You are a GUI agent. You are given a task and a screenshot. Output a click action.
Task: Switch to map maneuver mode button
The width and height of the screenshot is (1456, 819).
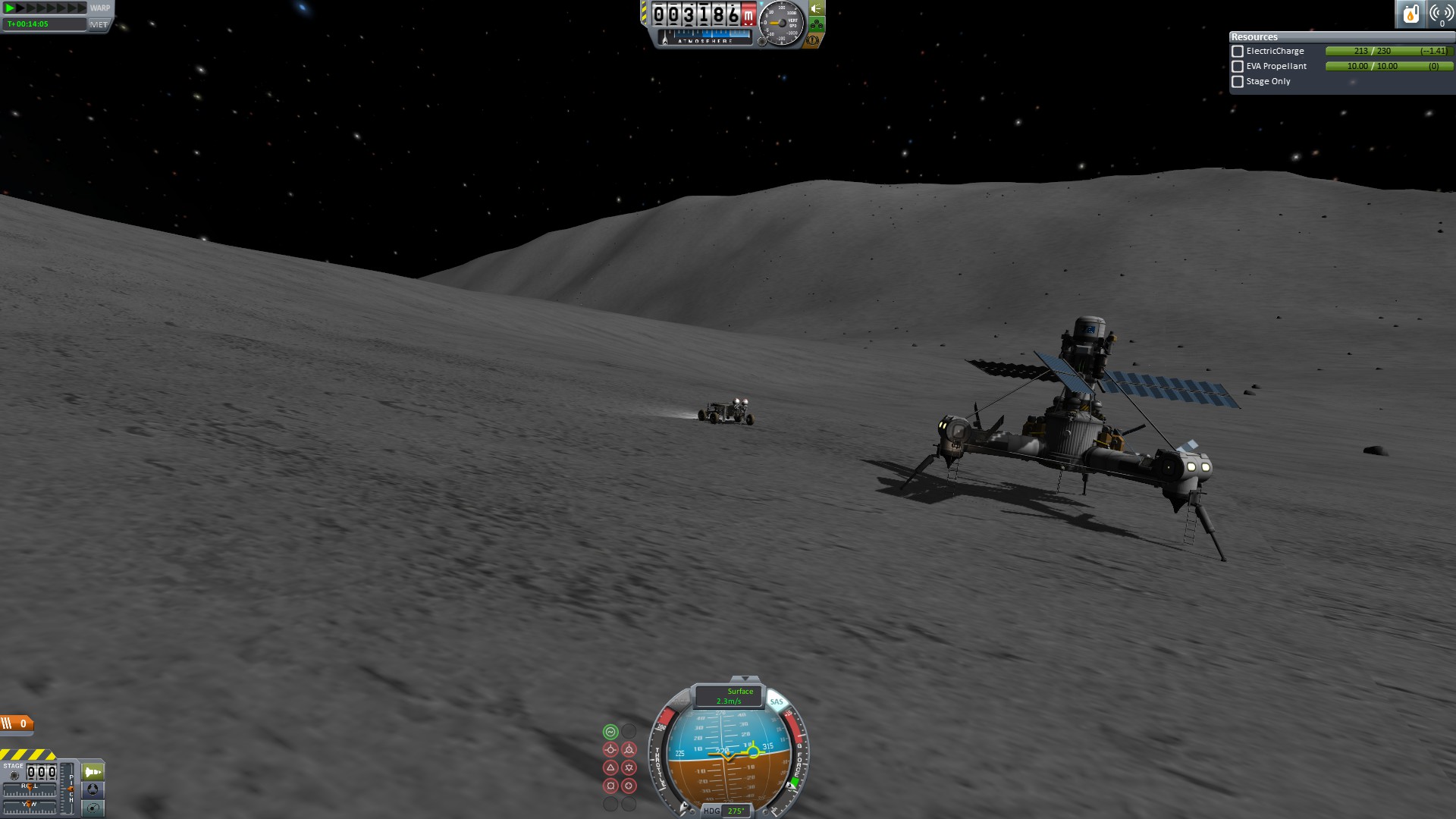point(93,808)
